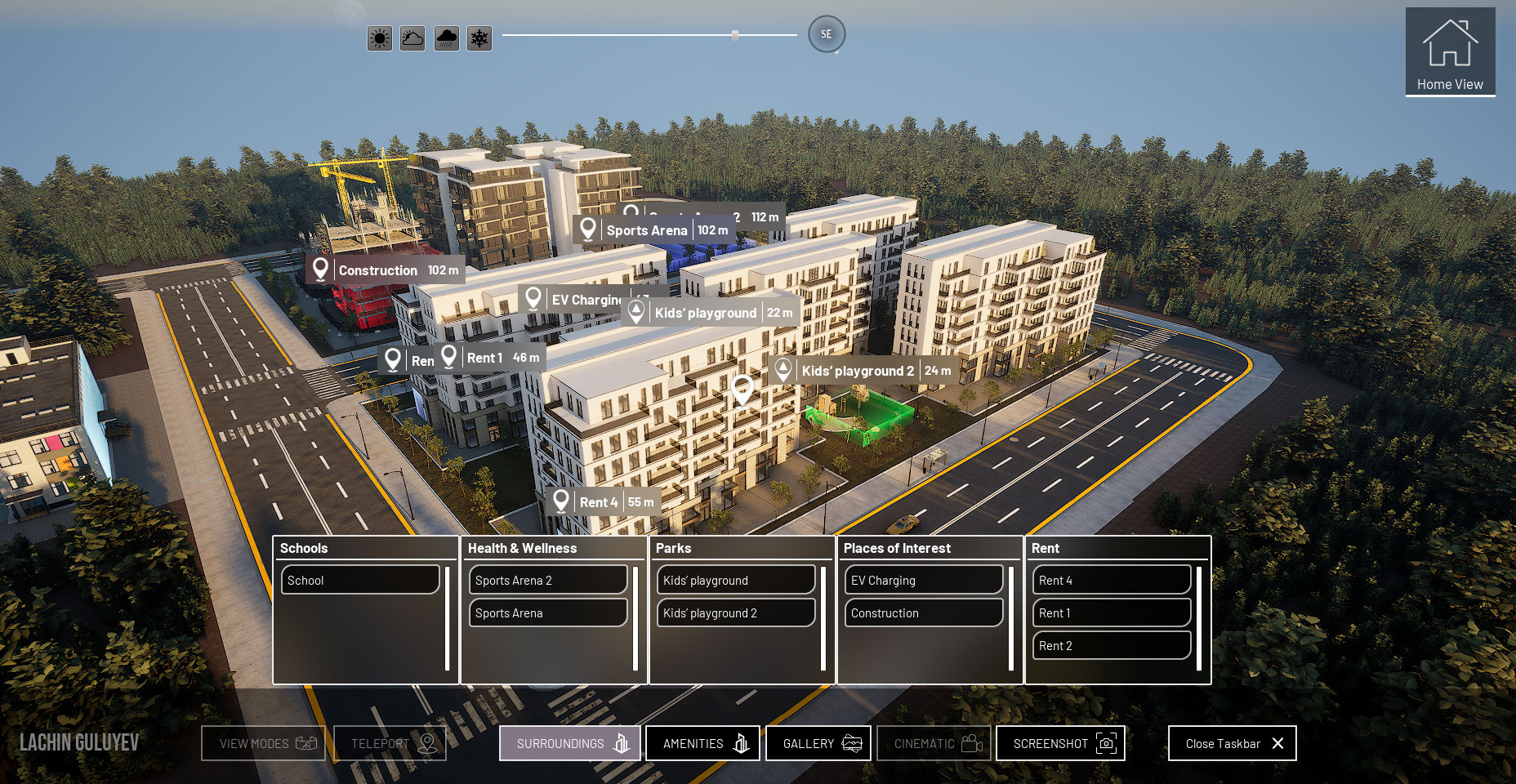Enable rainy weather mode
The width and height of the screenshot is (1516, 784).
pyautogui.click(x=446, y=38)
